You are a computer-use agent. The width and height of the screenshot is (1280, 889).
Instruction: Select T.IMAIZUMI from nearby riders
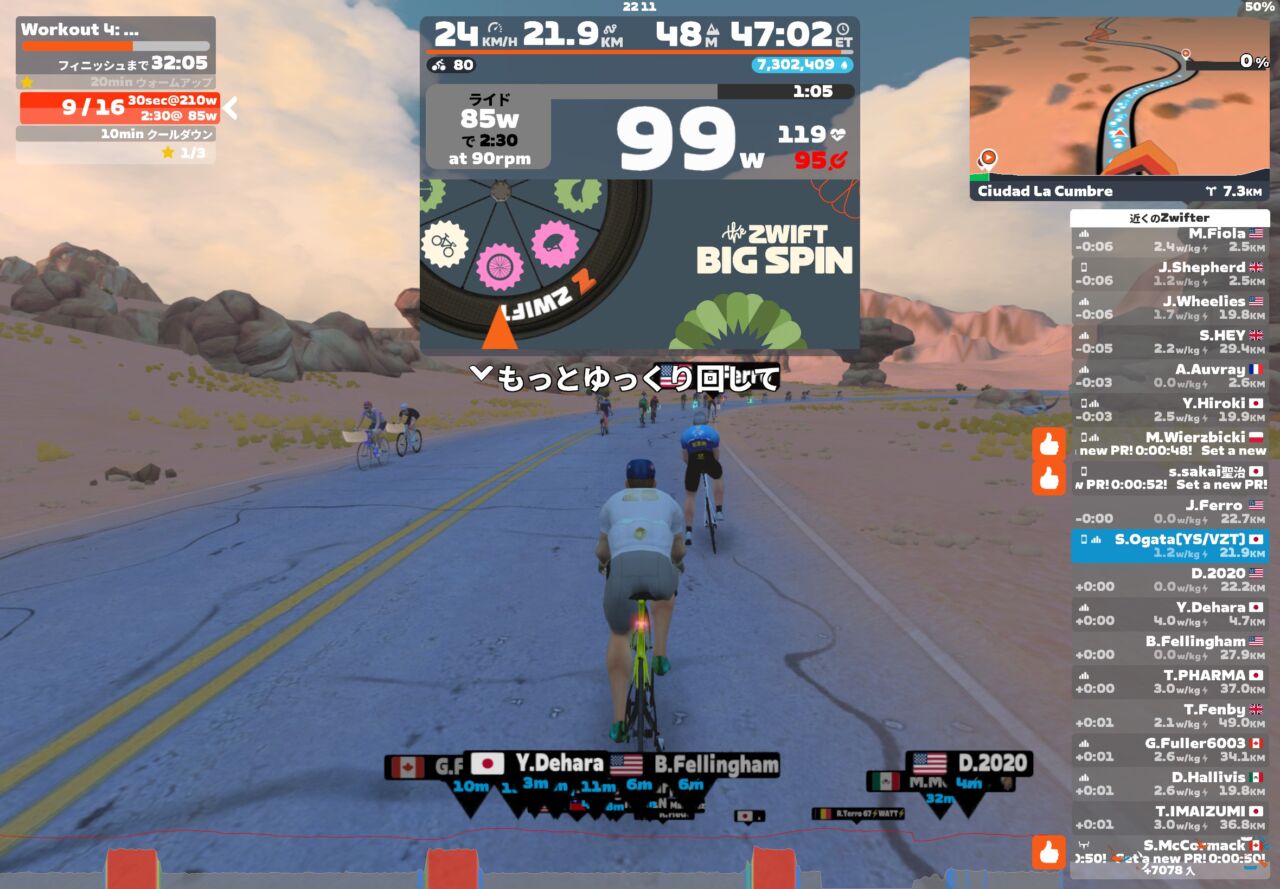[x=1169, y=818]
